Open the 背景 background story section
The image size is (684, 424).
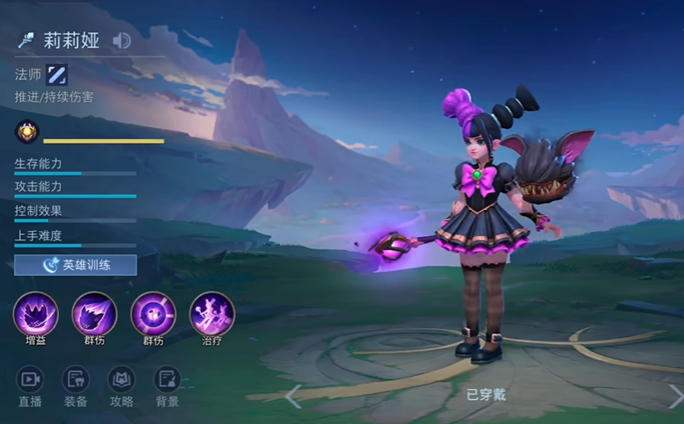[167, 386]
